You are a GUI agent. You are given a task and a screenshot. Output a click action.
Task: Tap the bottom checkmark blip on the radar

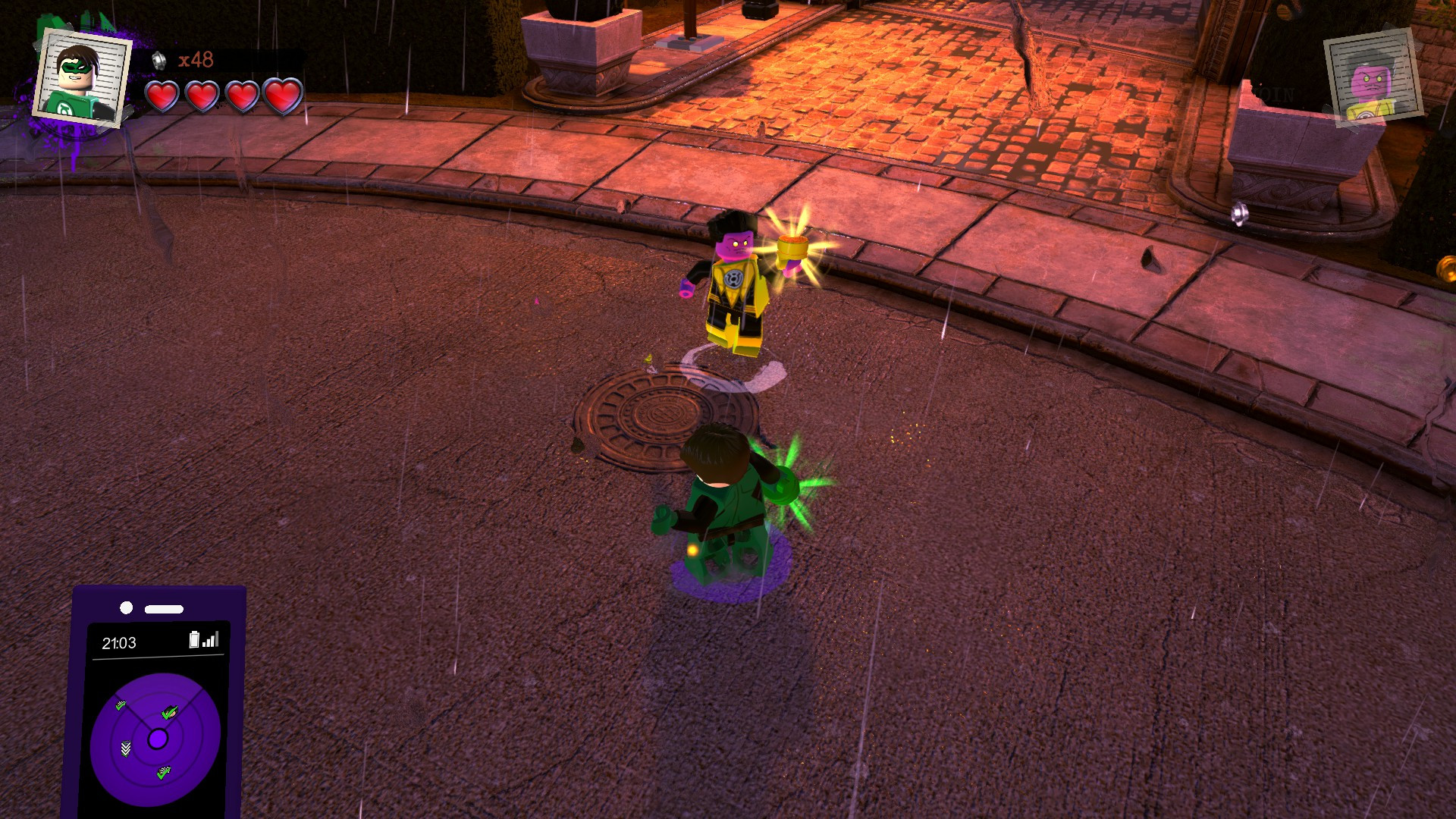point(164,773)
